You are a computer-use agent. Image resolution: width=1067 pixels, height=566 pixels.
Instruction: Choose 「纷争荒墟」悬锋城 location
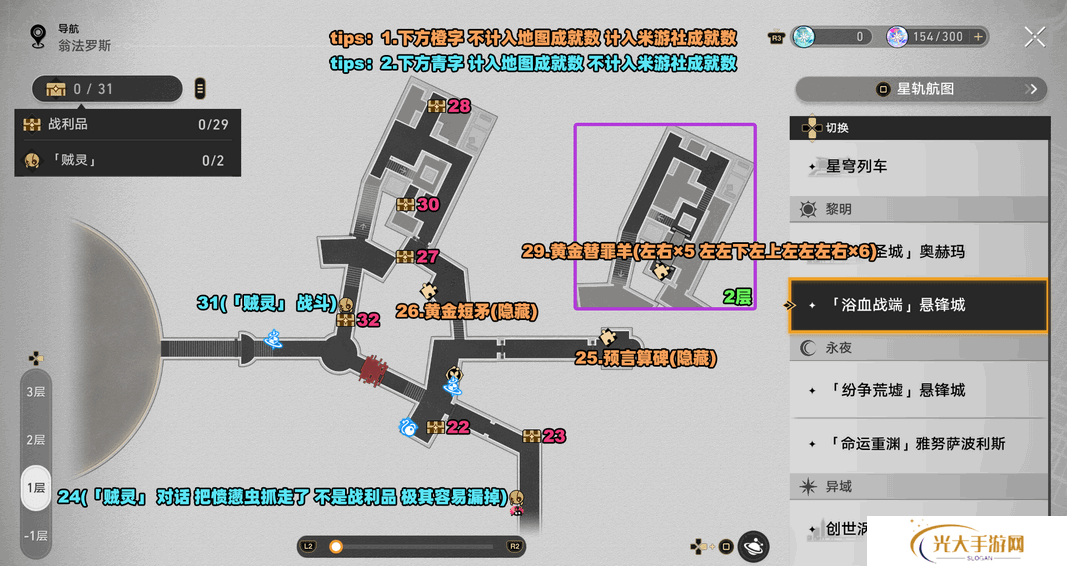918,390
